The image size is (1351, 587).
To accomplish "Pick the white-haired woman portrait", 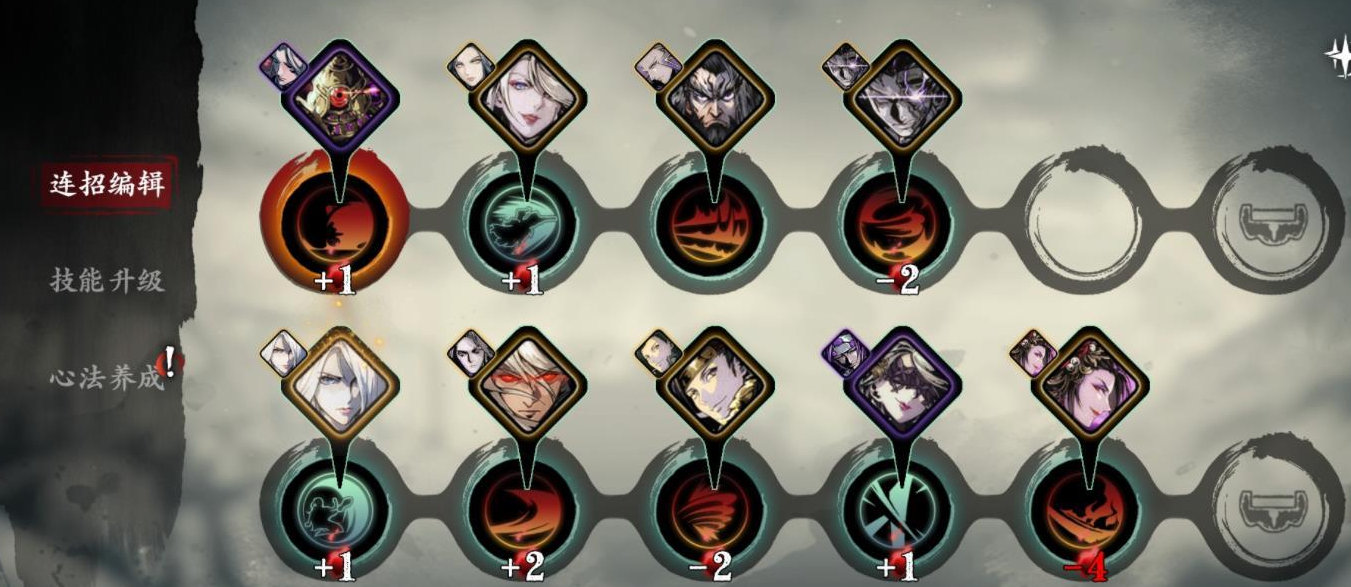I will (x=340, y=386).
